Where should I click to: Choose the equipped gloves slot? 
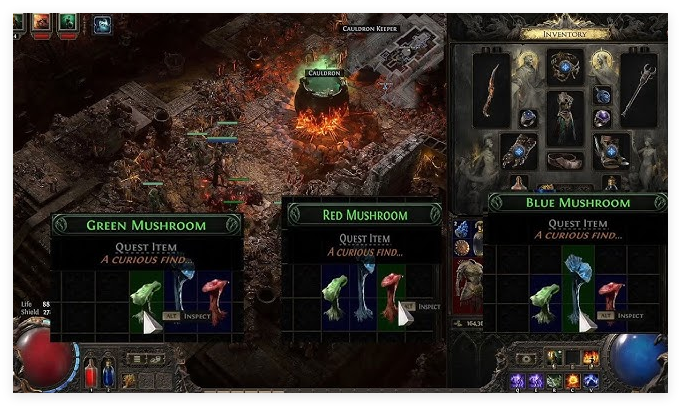pyautogui.click(x=519, y=151)
